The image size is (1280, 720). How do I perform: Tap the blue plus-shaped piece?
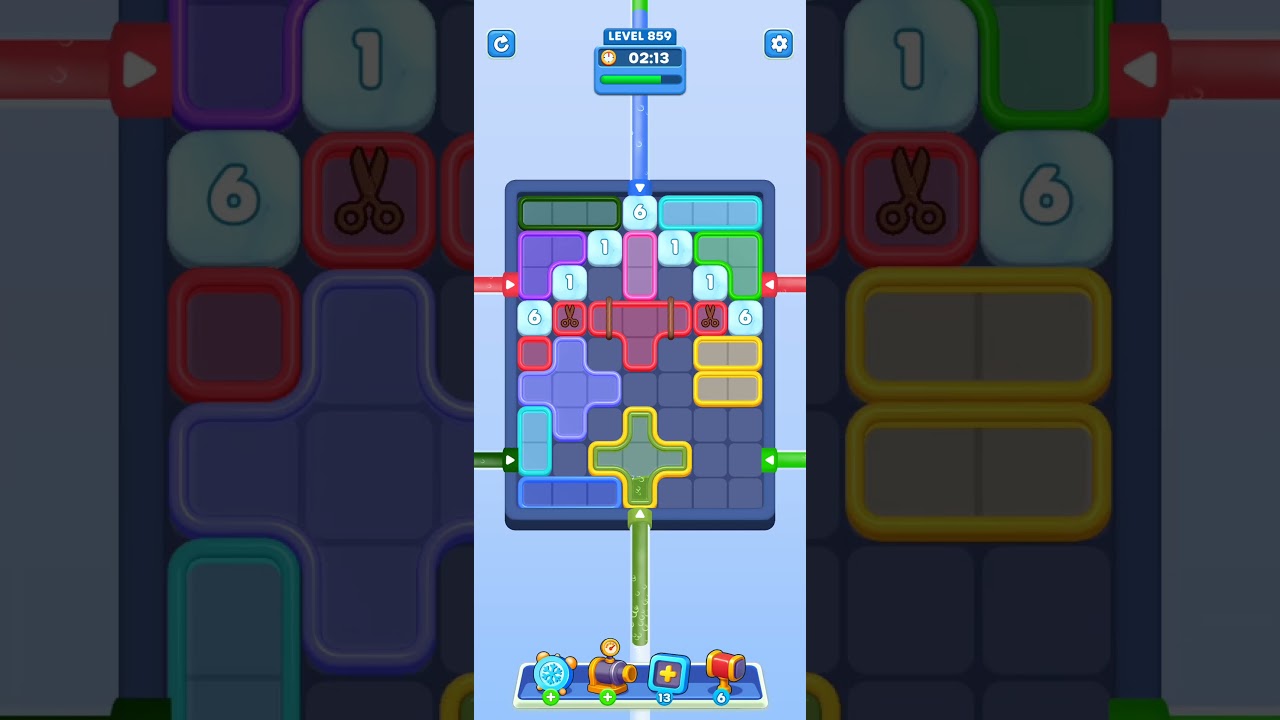point(570,387)
